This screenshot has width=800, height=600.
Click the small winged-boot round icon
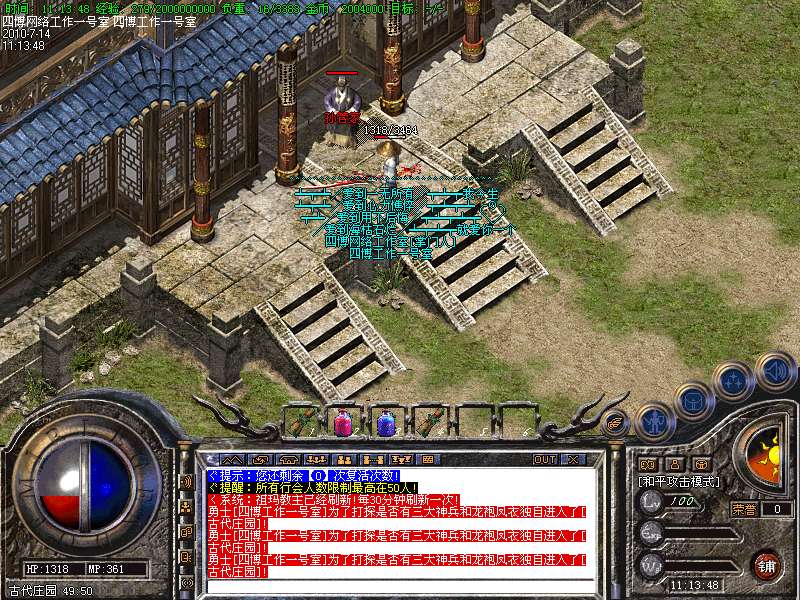tap(616, 422)
